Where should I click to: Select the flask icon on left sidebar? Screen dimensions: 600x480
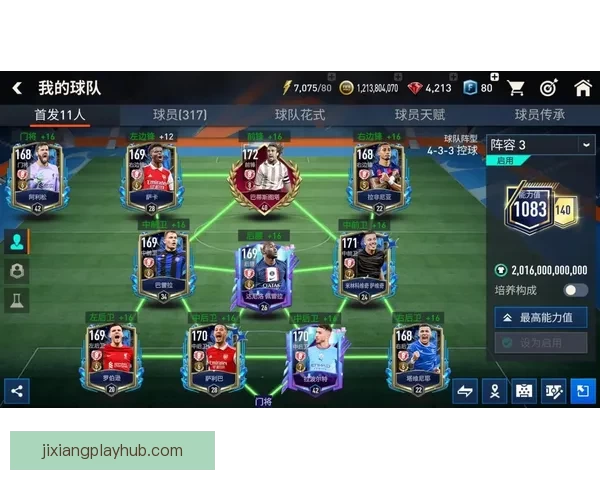pyautogui.click(x=16, y=299)
